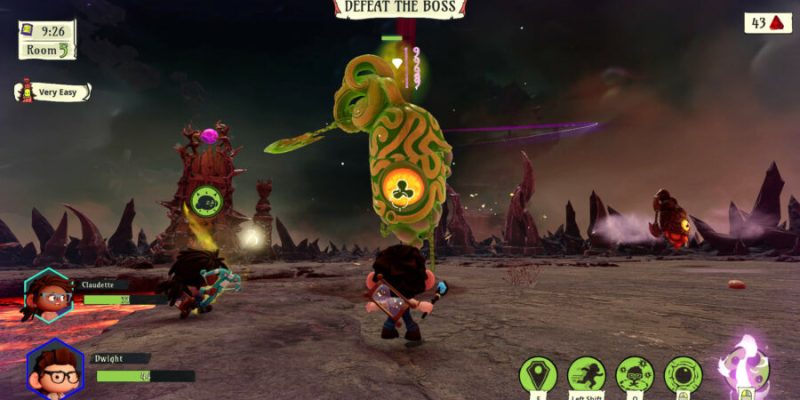Viewport: 800px width, 400px height.
Task: Select the glowing purple swirl ultimate icon
Action: [x=744, y=368]
